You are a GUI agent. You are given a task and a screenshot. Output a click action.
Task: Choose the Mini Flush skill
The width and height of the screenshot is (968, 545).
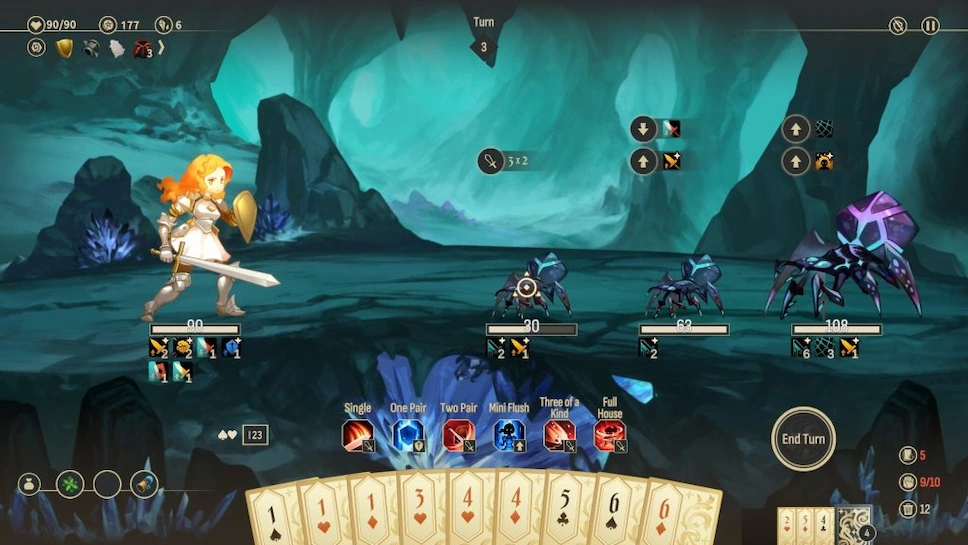pos(509,436)
